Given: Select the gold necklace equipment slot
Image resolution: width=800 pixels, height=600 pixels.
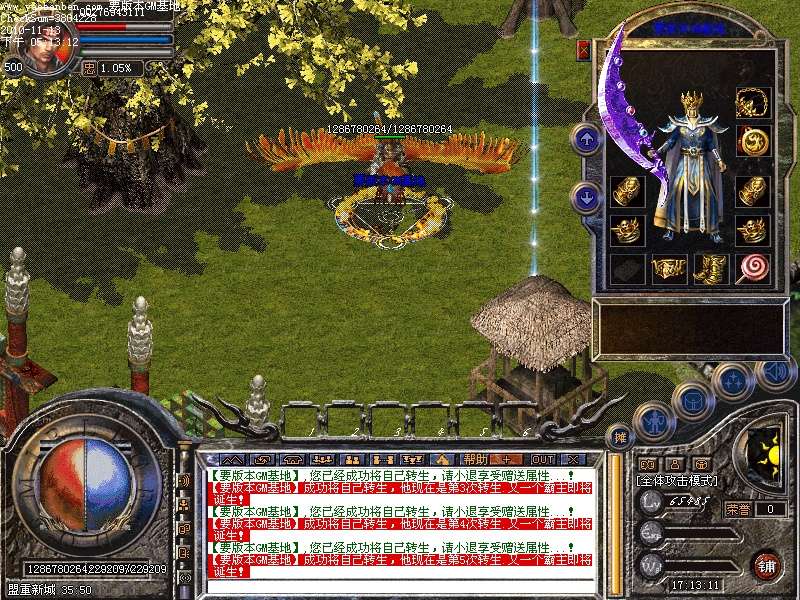Looking at the screenshot, I should pyautogui.click(x=751, y=102).
